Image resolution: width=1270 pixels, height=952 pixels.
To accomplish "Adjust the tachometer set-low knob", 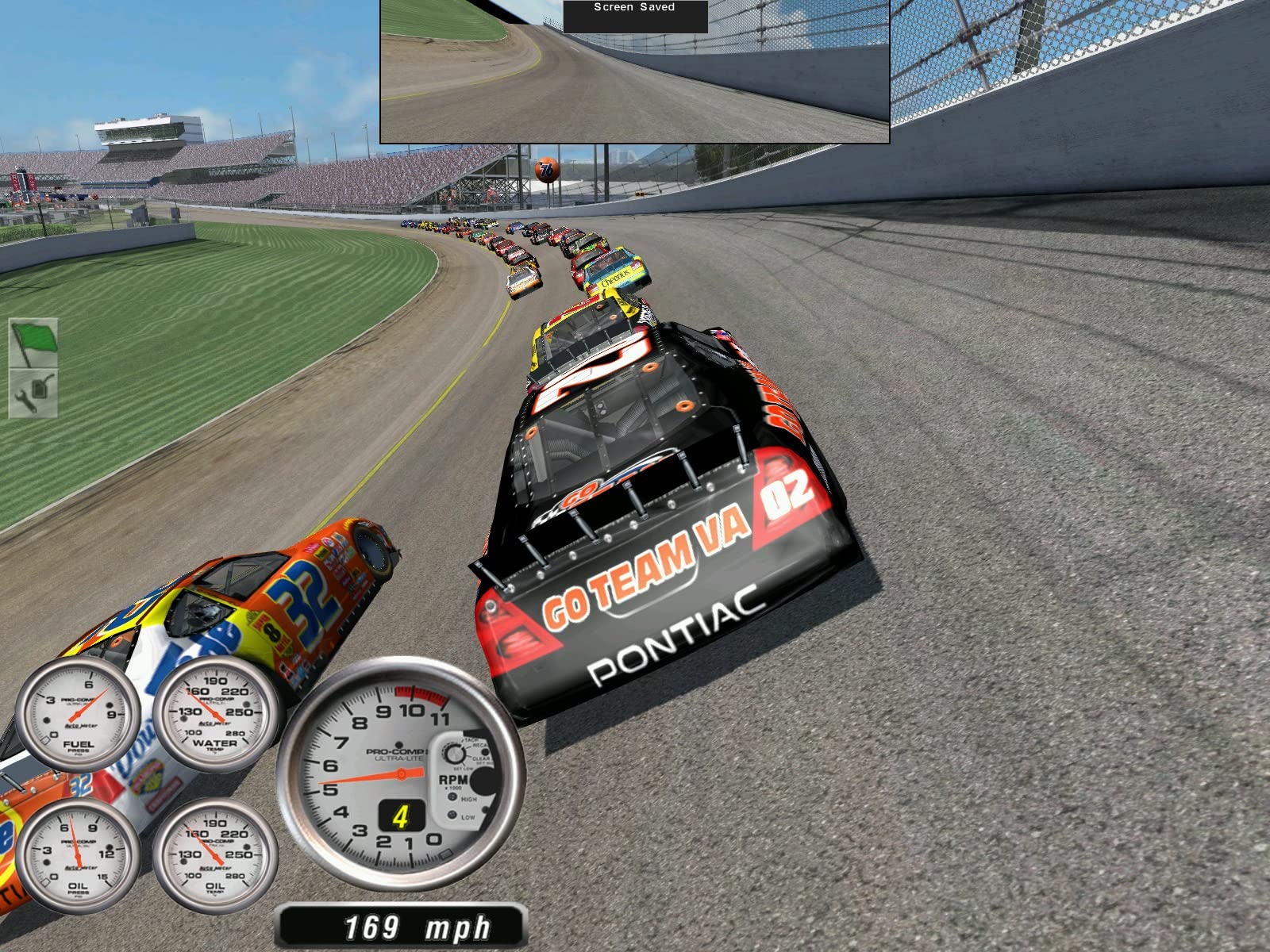I will click(x=455, y=753).
